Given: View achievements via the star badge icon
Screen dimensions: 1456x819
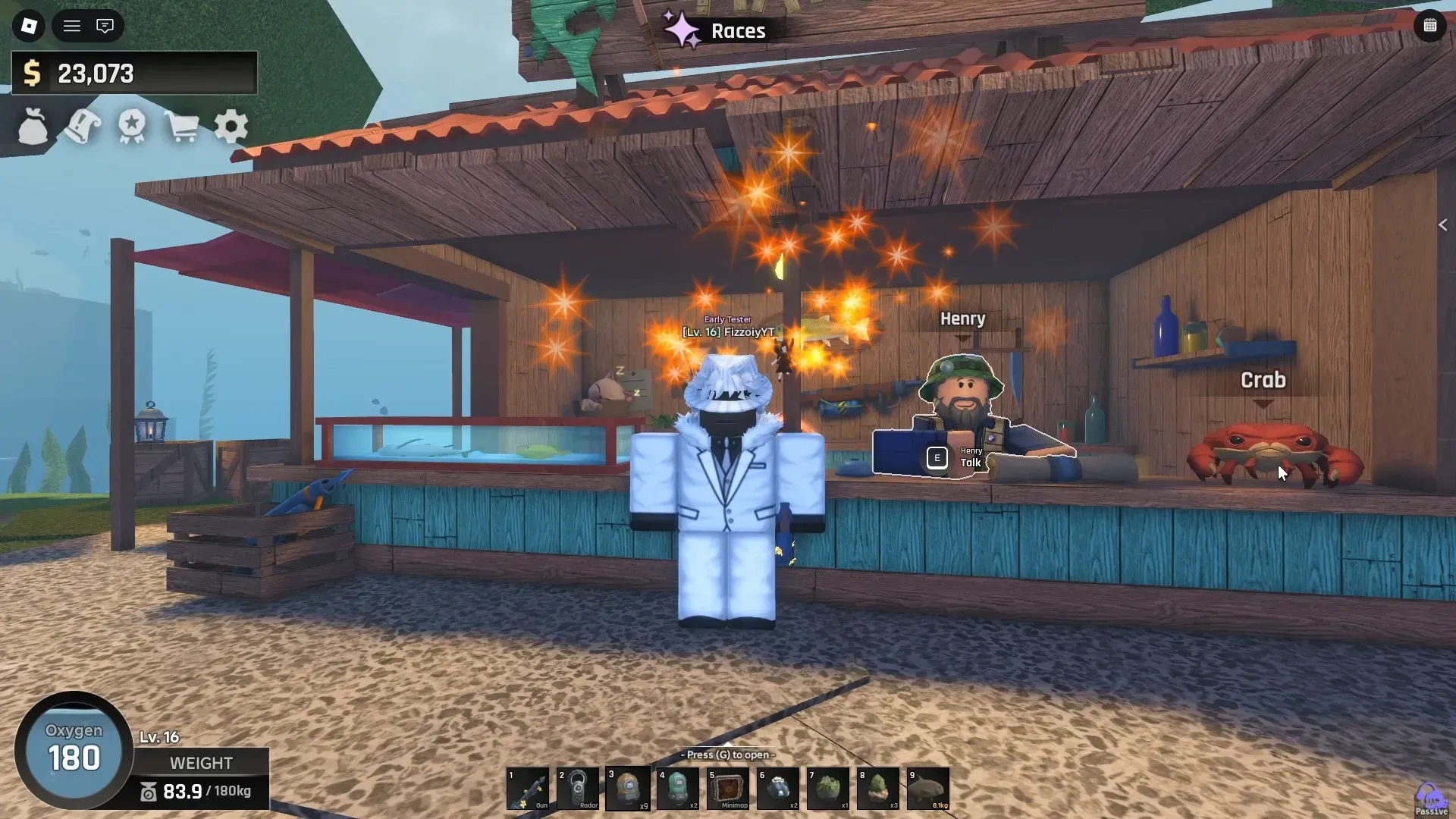Looking at the screenshot, I should (131, 127).
